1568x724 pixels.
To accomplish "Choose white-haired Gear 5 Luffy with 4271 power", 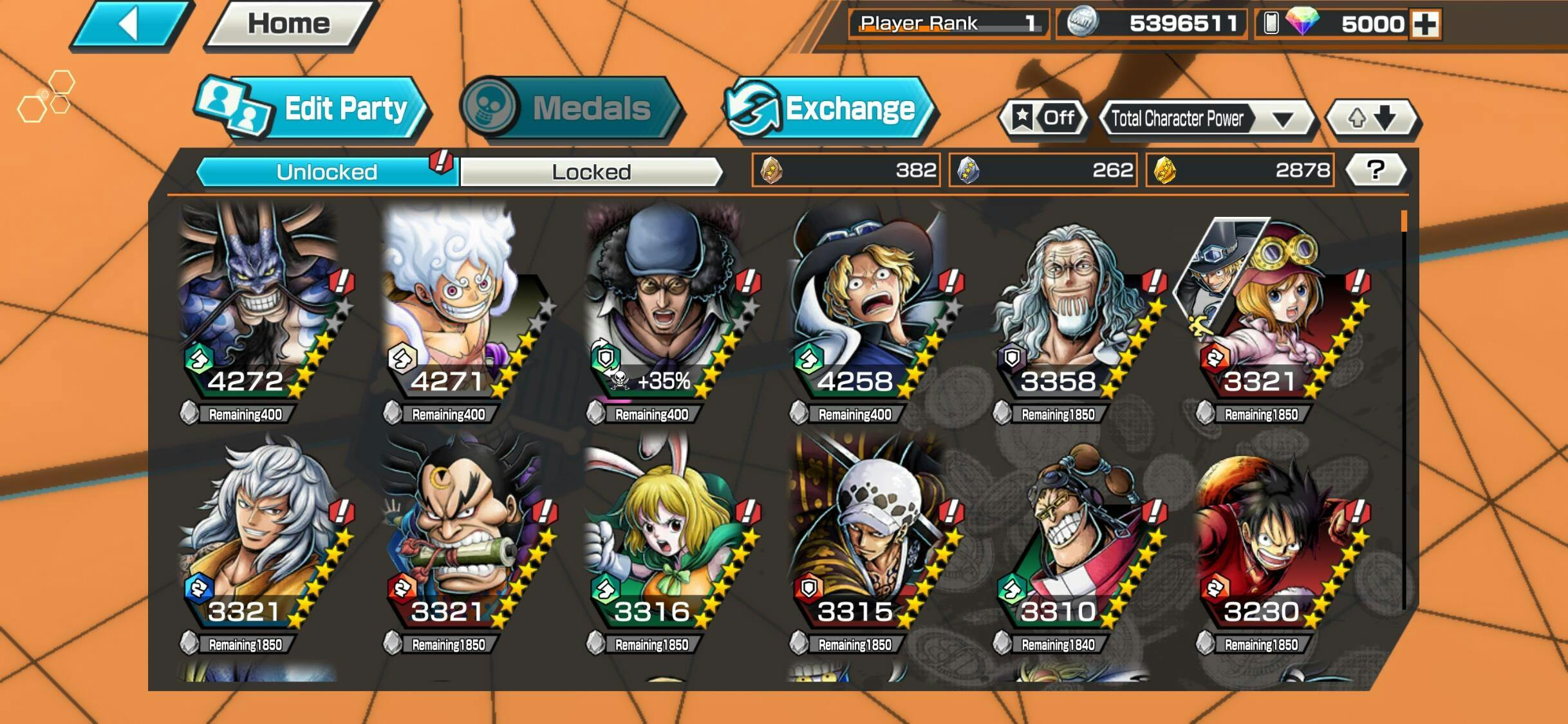I will (x=461, y=302).
